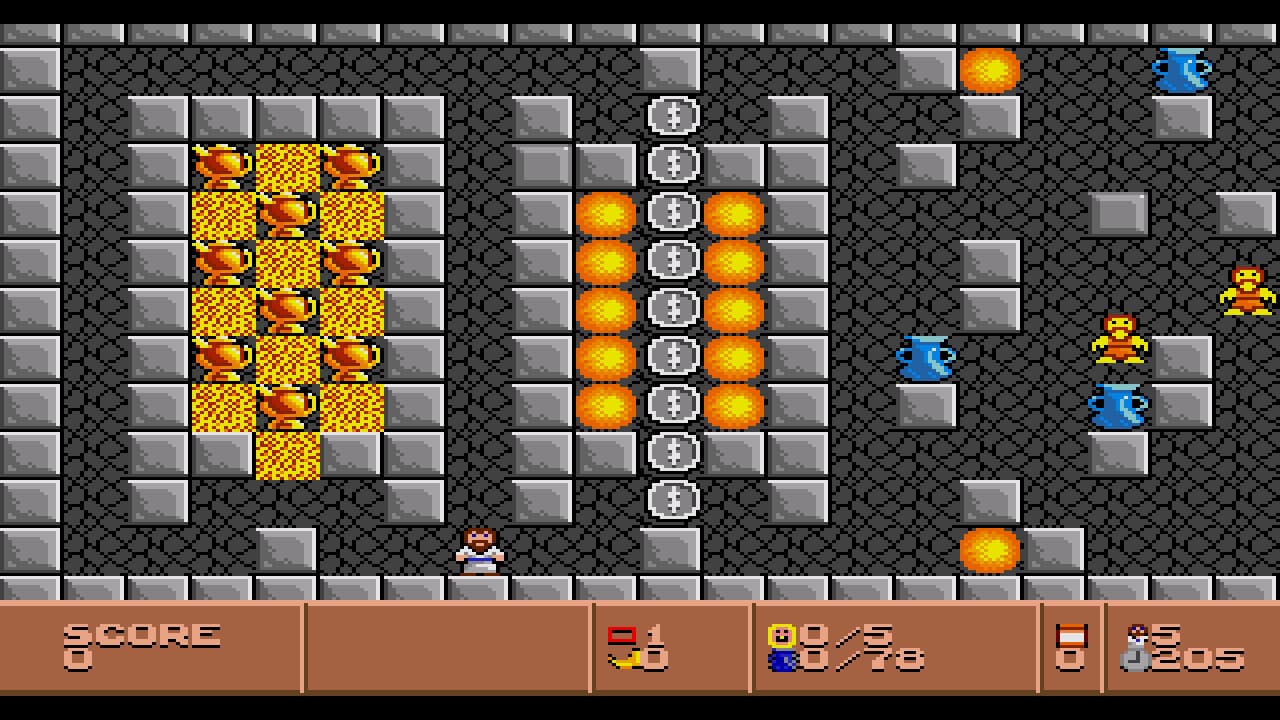This screenshot has height=720, width=1280.
Task: Click the topmost silver coin in the column
Action: [x=672, y=115]
